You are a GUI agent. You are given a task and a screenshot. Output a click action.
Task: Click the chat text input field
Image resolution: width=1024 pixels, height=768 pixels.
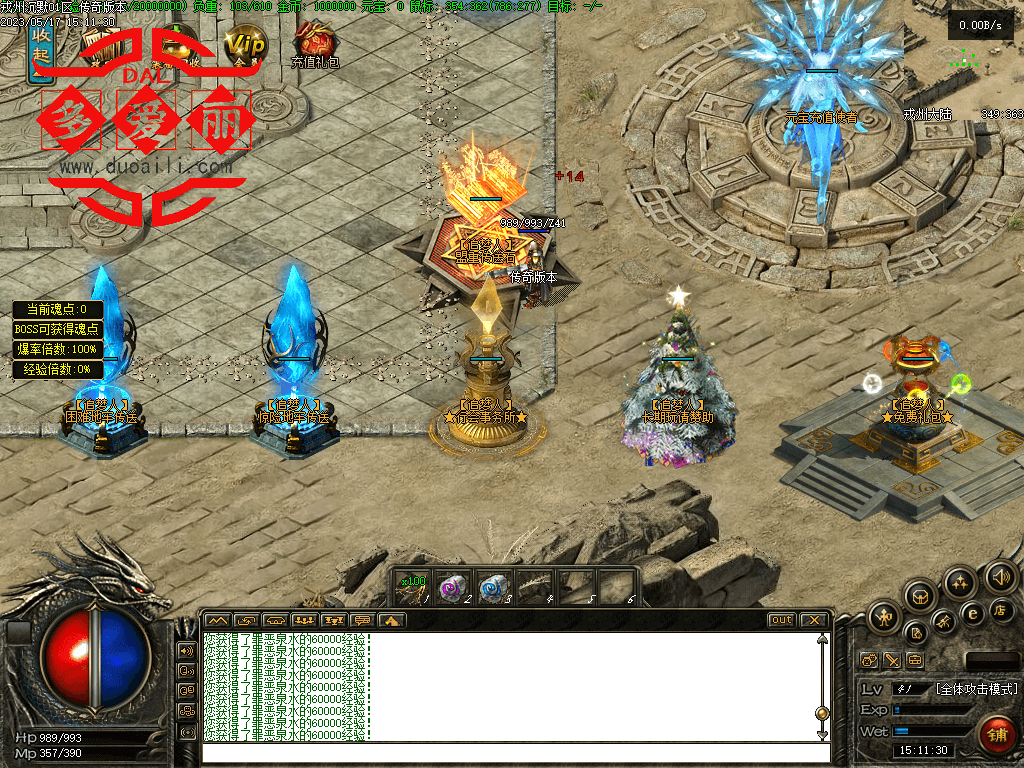(x=510, y=752)
